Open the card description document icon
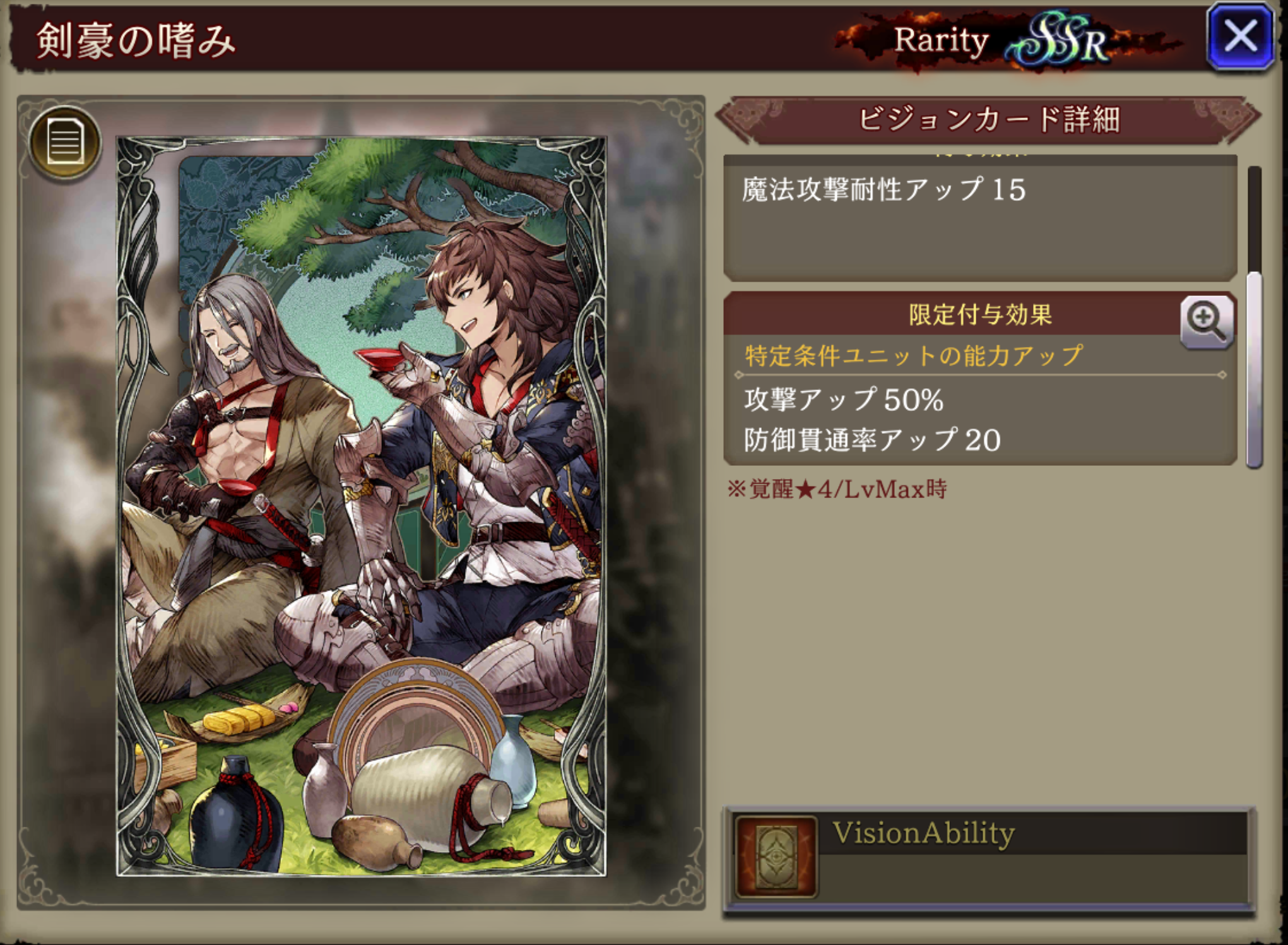Image resolution: width=1288 pixels, height=945 pixels. pos(65,143)
